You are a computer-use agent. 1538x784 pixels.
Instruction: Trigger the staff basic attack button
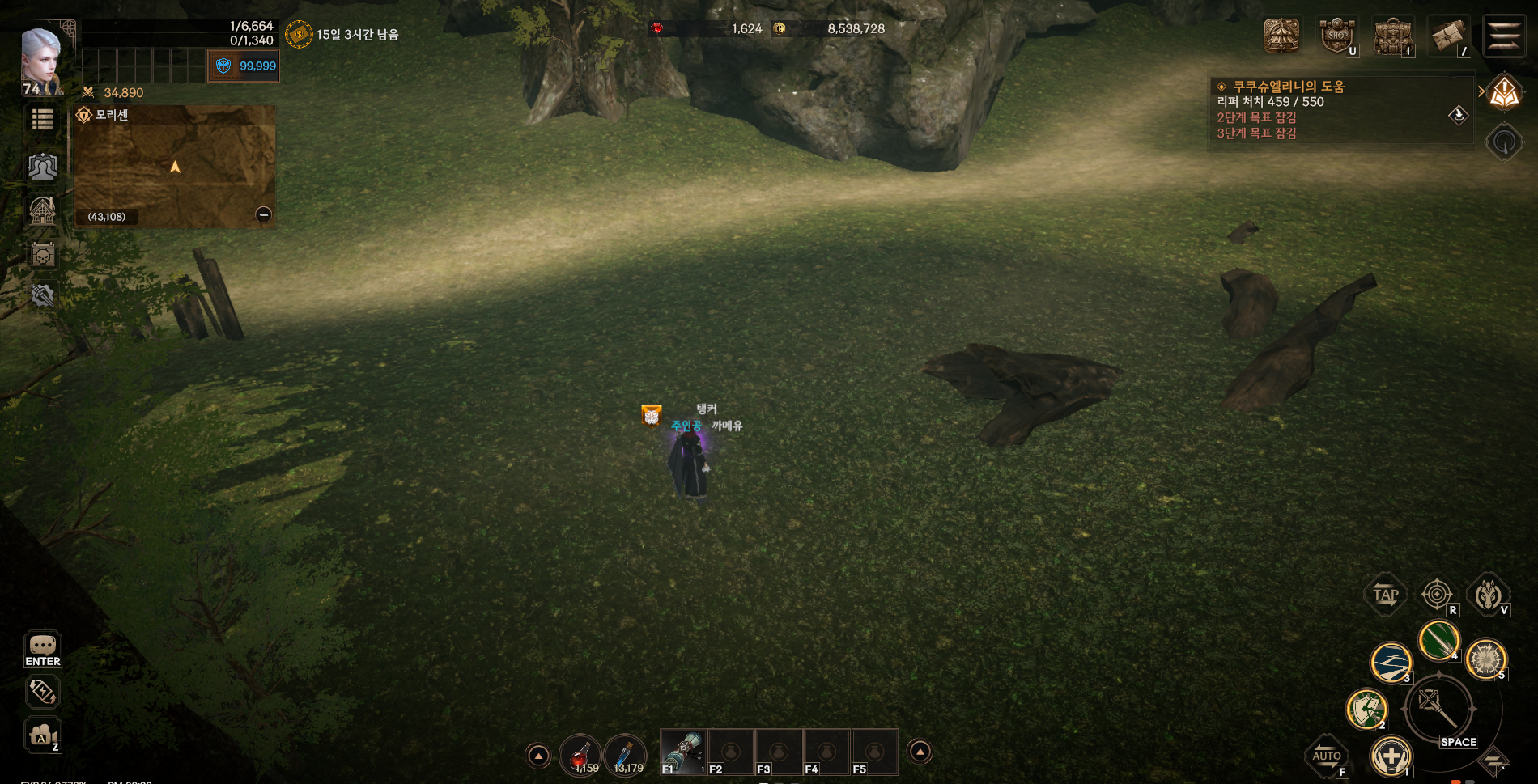pos(1440,709)
